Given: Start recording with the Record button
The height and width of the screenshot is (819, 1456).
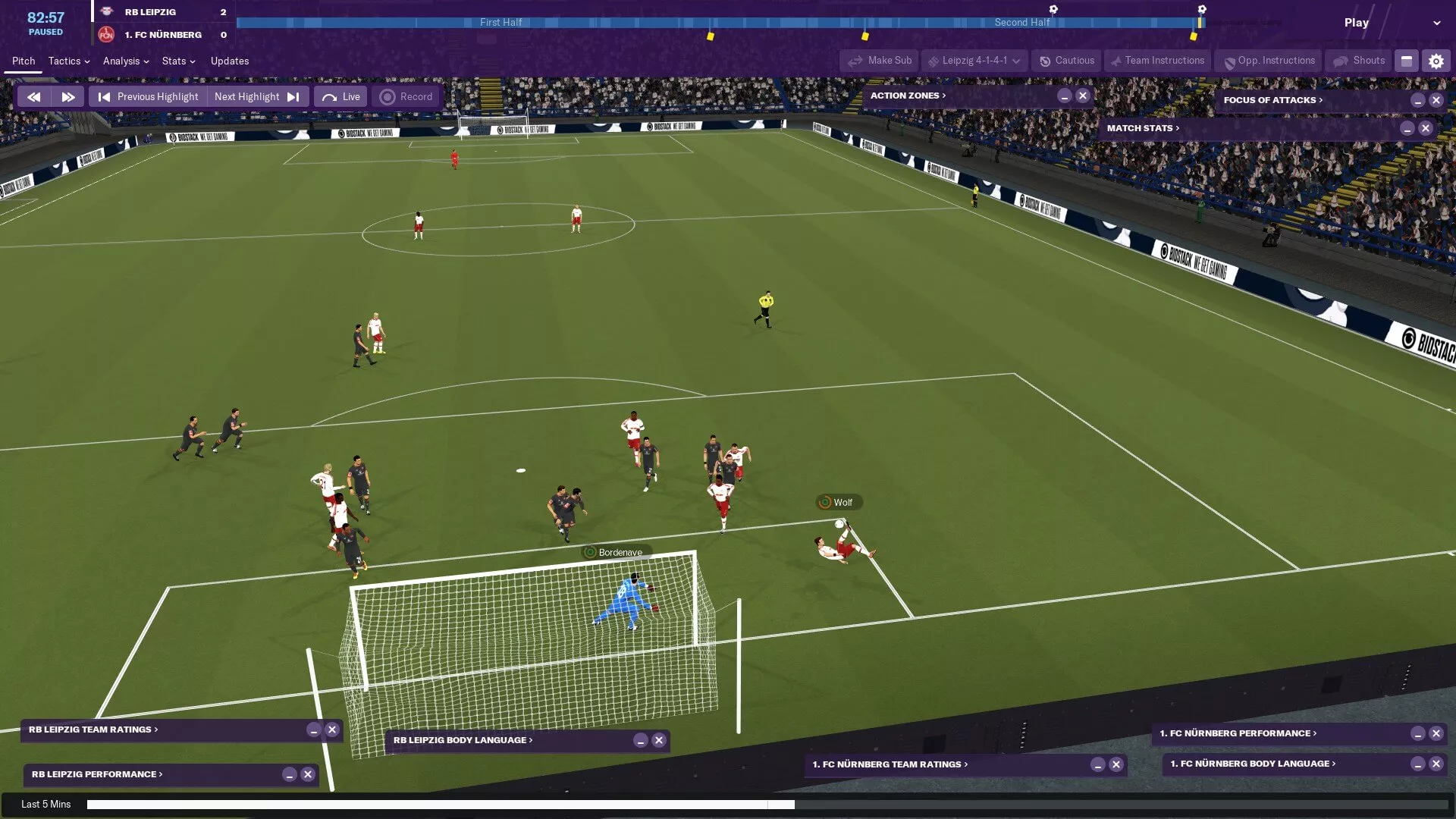Looking at the screenshot, I should click(x=406, y=97).
